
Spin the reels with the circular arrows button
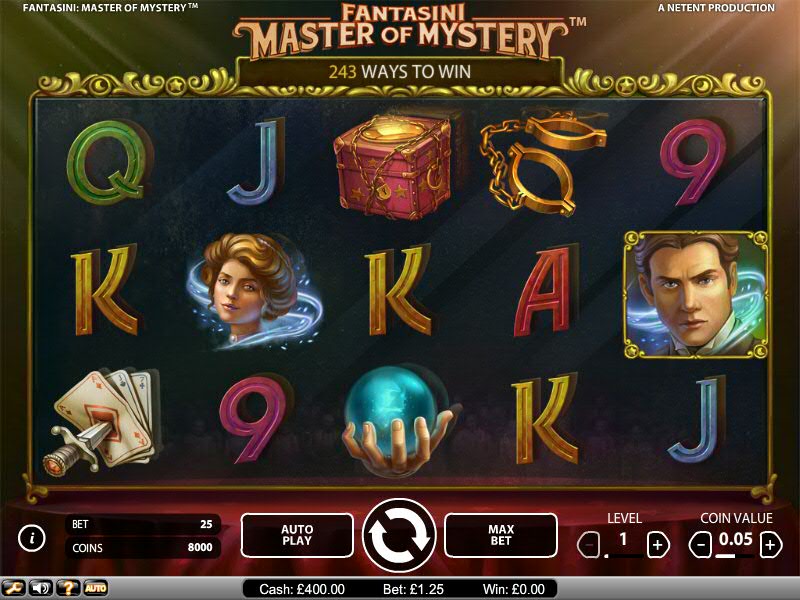(x=399, y=535)
